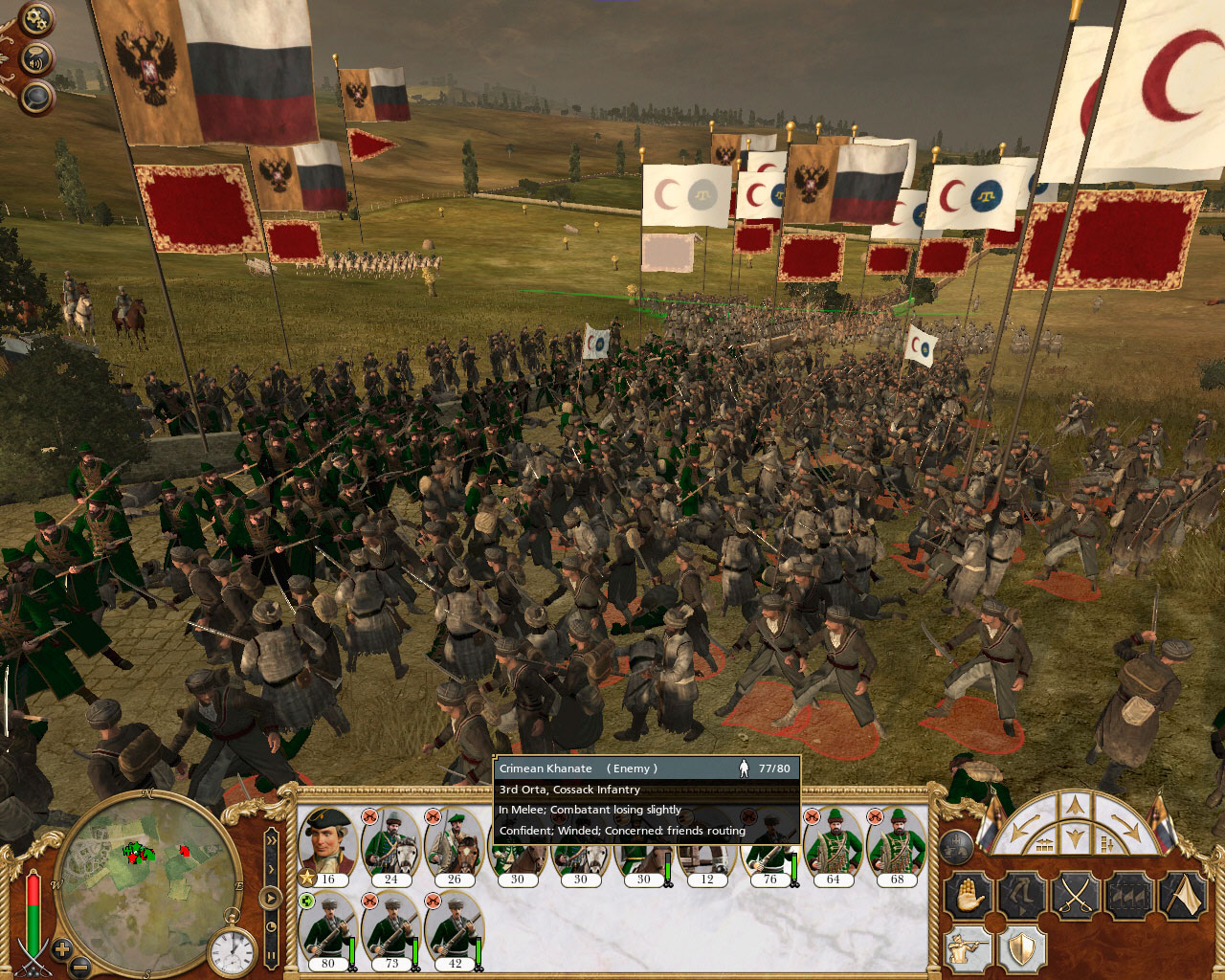Click the speech and sound button
1225x980 pixels.
[37, 59]
